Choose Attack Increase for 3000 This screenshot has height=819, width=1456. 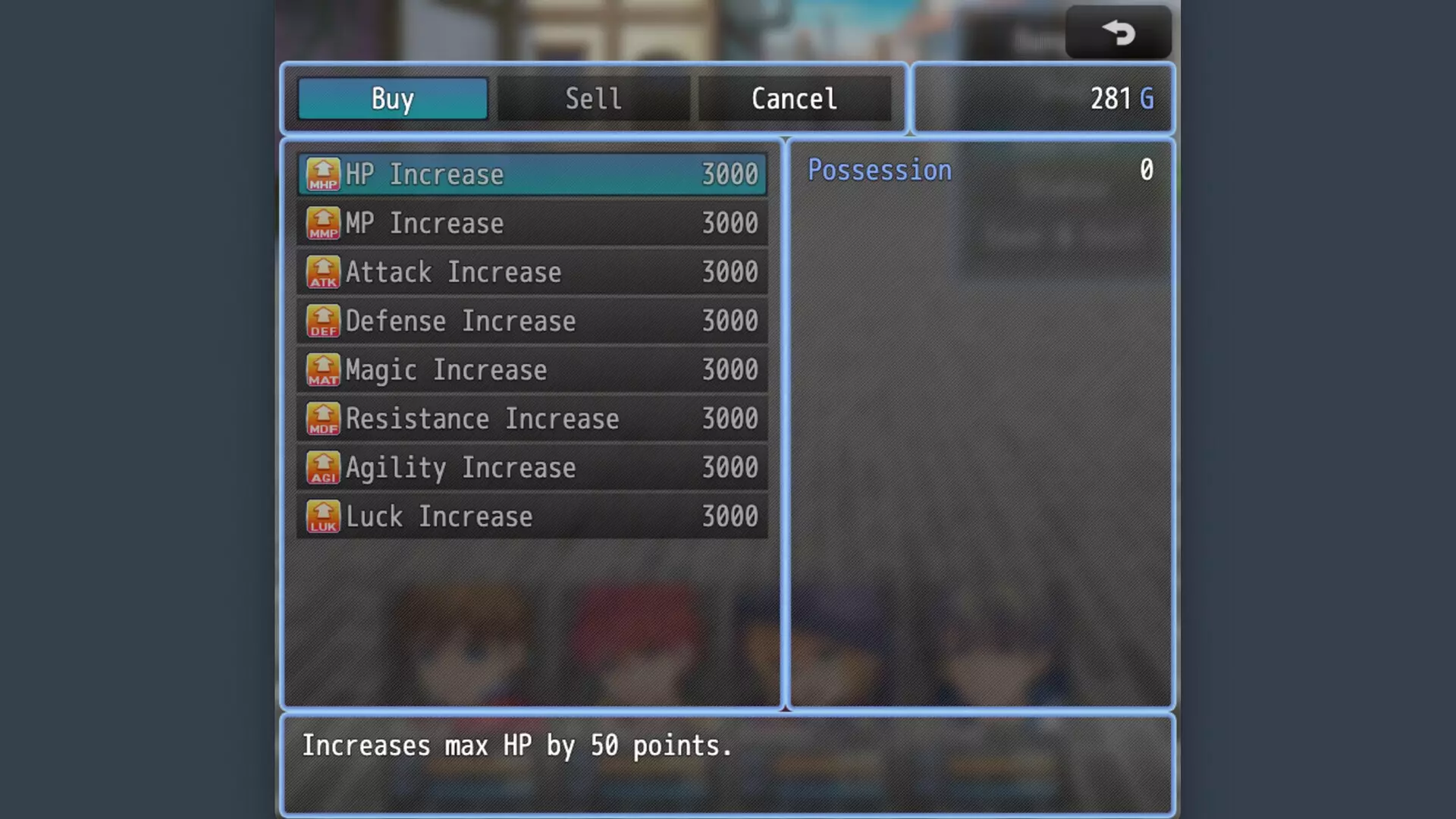532,272
